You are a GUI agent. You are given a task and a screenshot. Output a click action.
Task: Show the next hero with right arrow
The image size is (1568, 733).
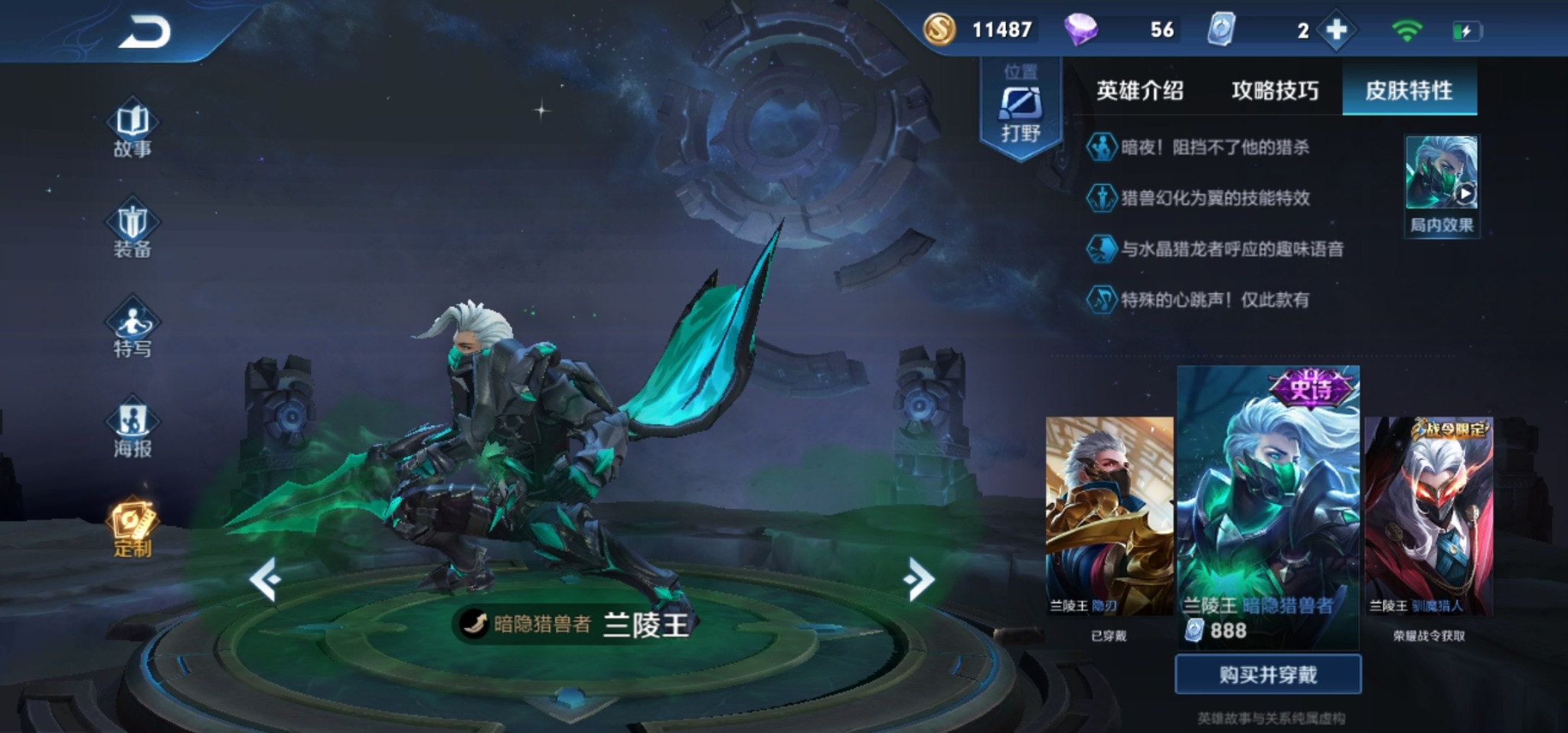coord(920,580)
